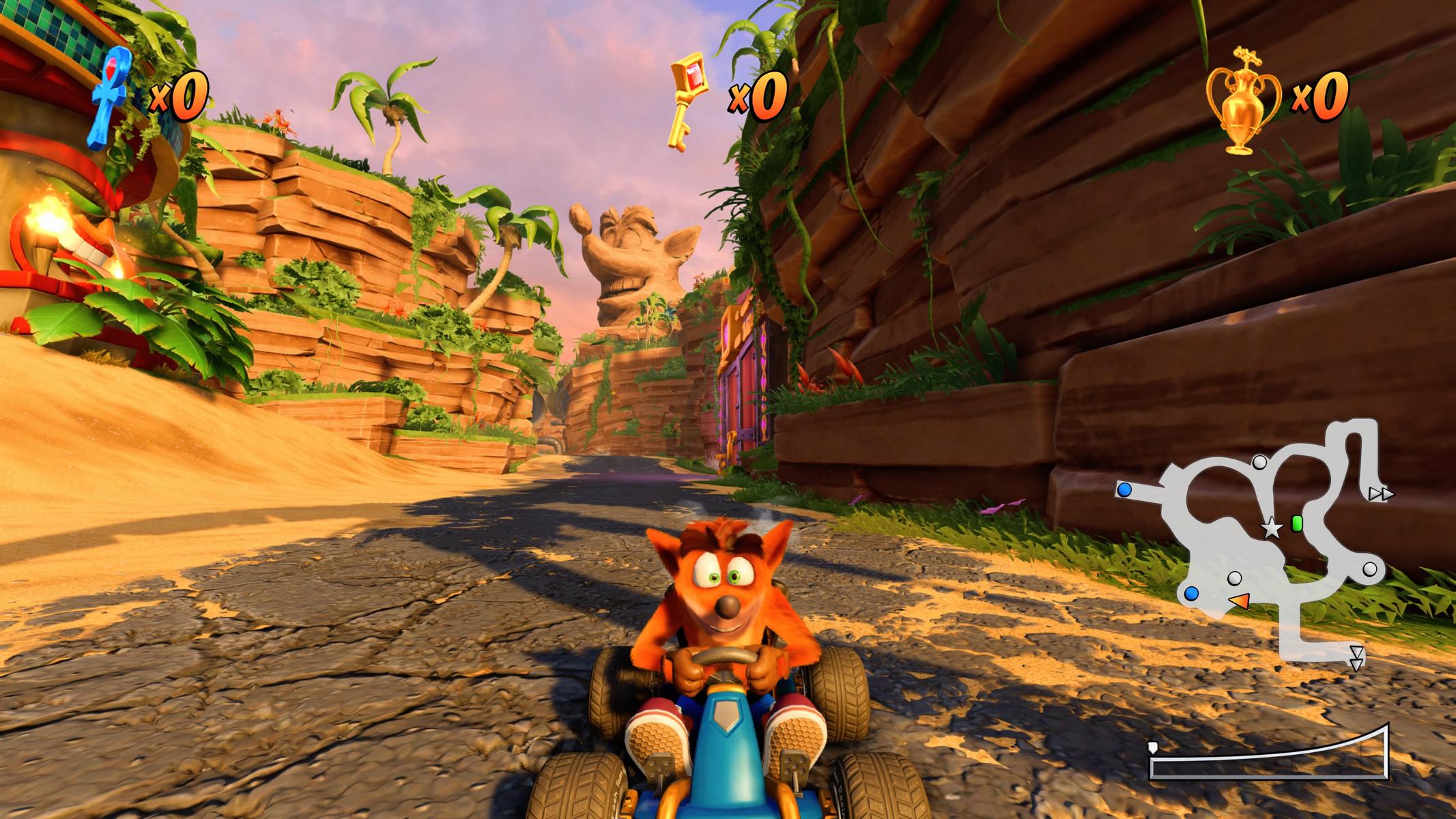
Task: Select the right-pointing double arrow minimap marker
Action: 1380,494
